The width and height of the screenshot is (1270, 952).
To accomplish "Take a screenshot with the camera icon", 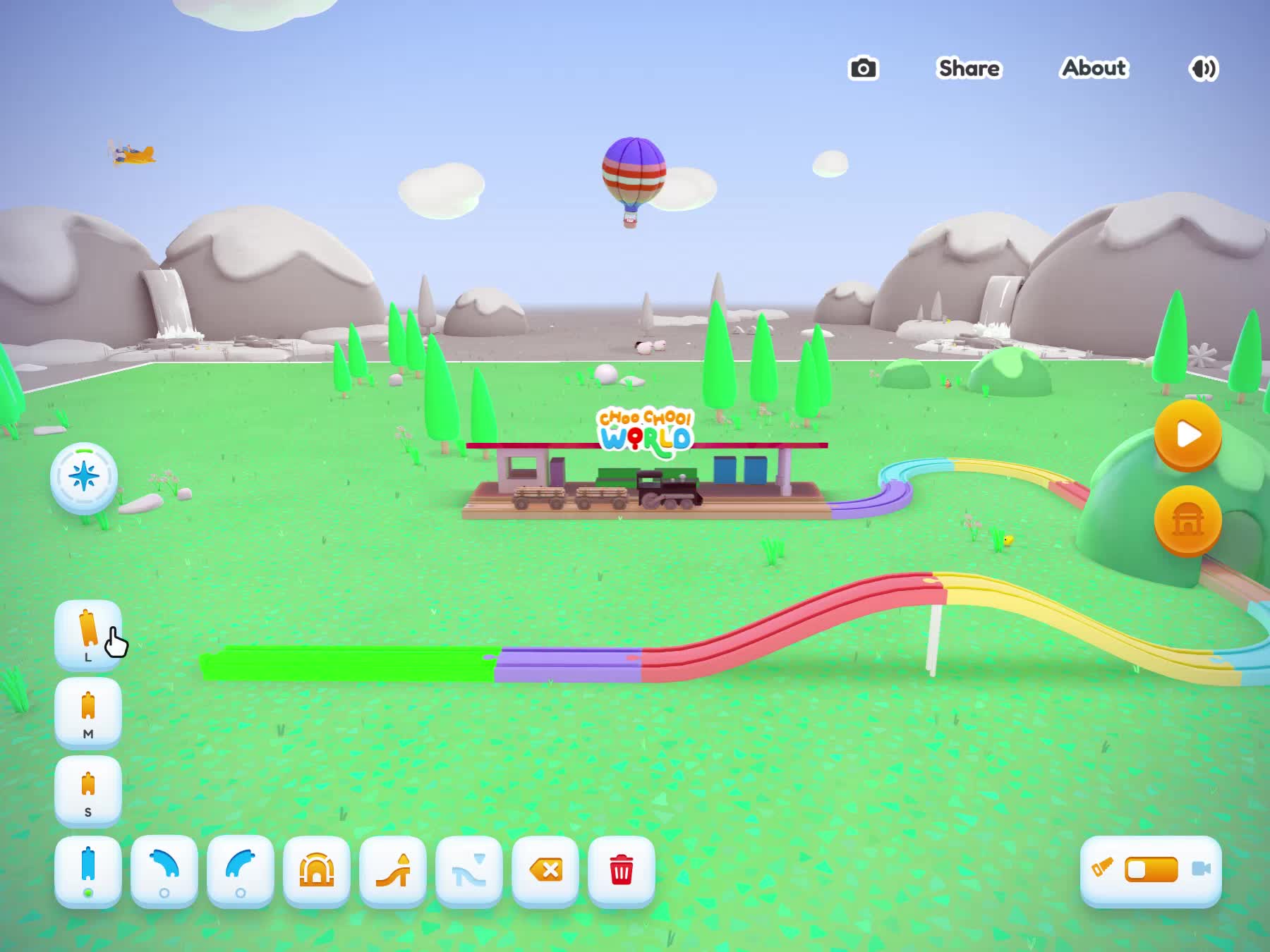I will click(x=862, y=68).
